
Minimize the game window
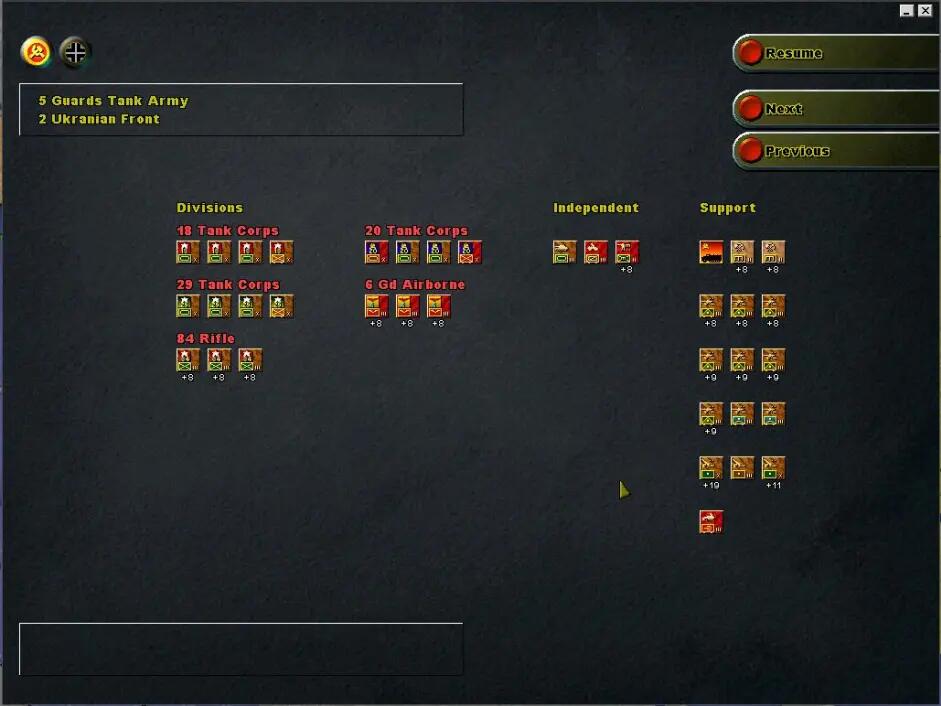(906, 10)
